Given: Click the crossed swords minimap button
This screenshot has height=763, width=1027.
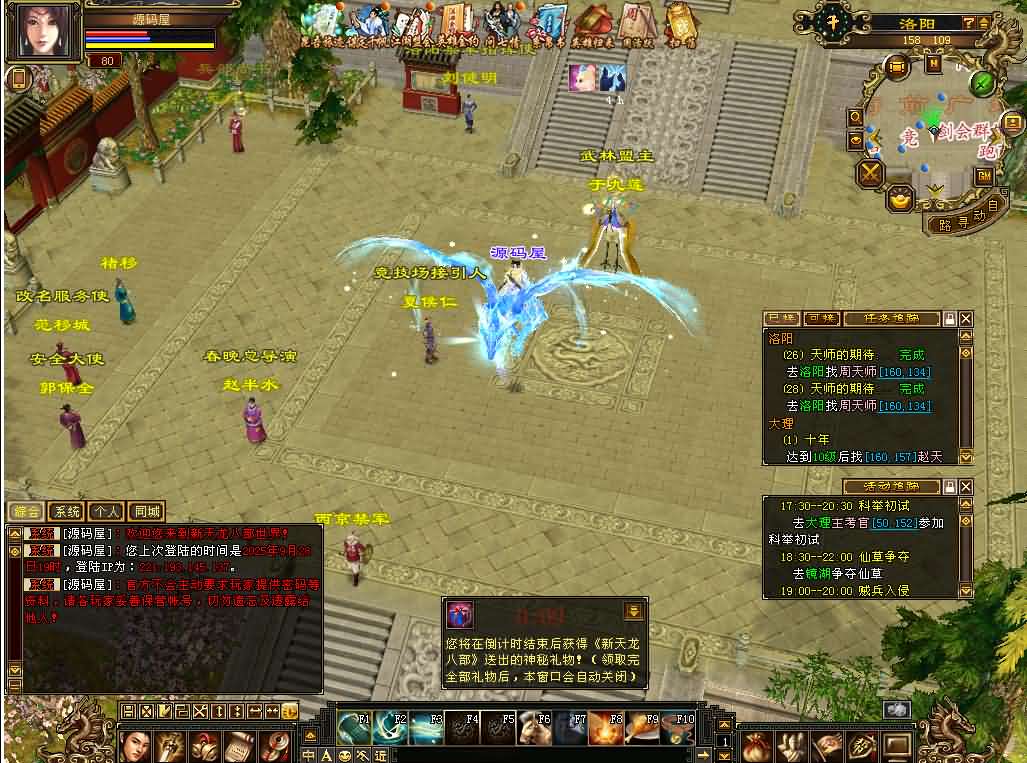Looking at the screenshot, I should tap(872, 173).
